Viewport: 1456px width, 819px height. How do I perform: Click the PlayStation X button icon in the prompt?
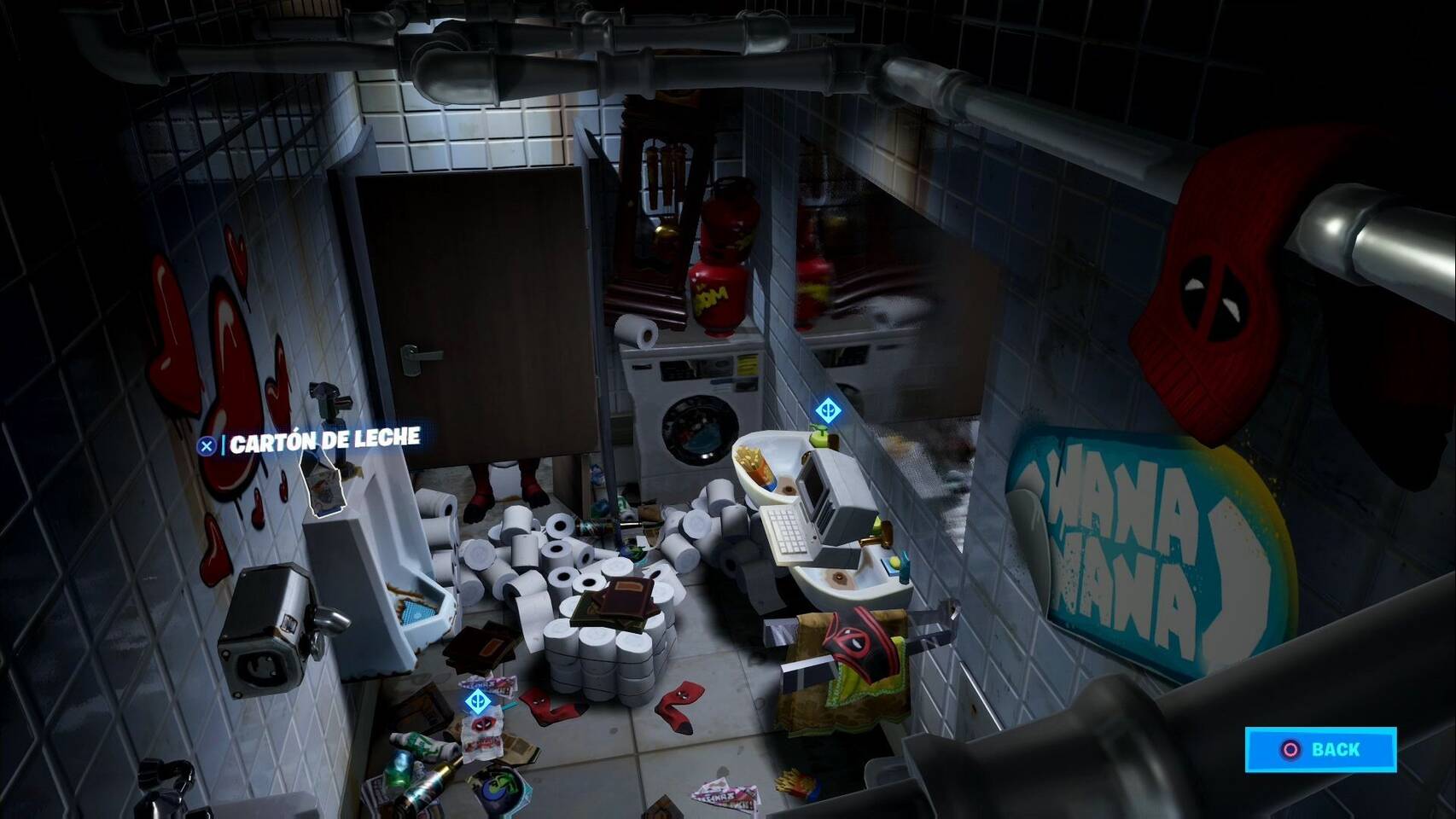pos(207,444)
